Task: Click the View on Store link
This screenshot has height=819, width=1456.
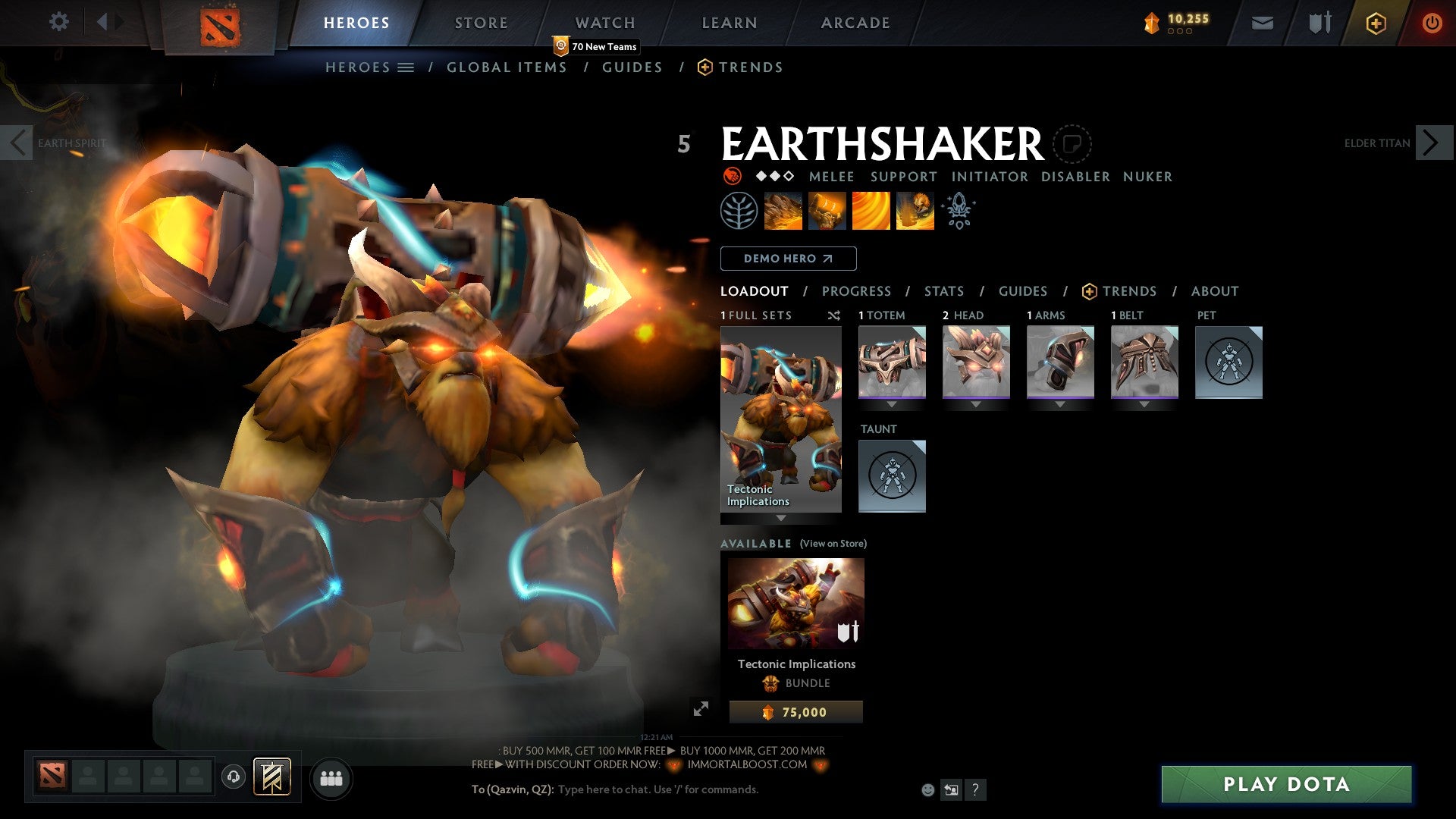Action: click(x=832, y=544)
